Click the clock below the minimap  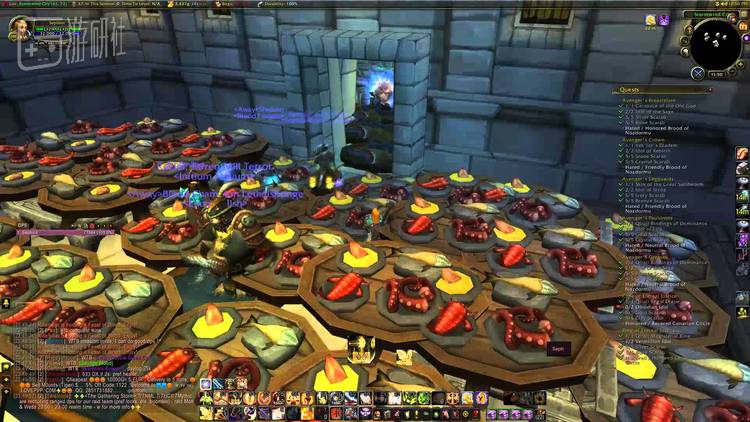(716, 74)
